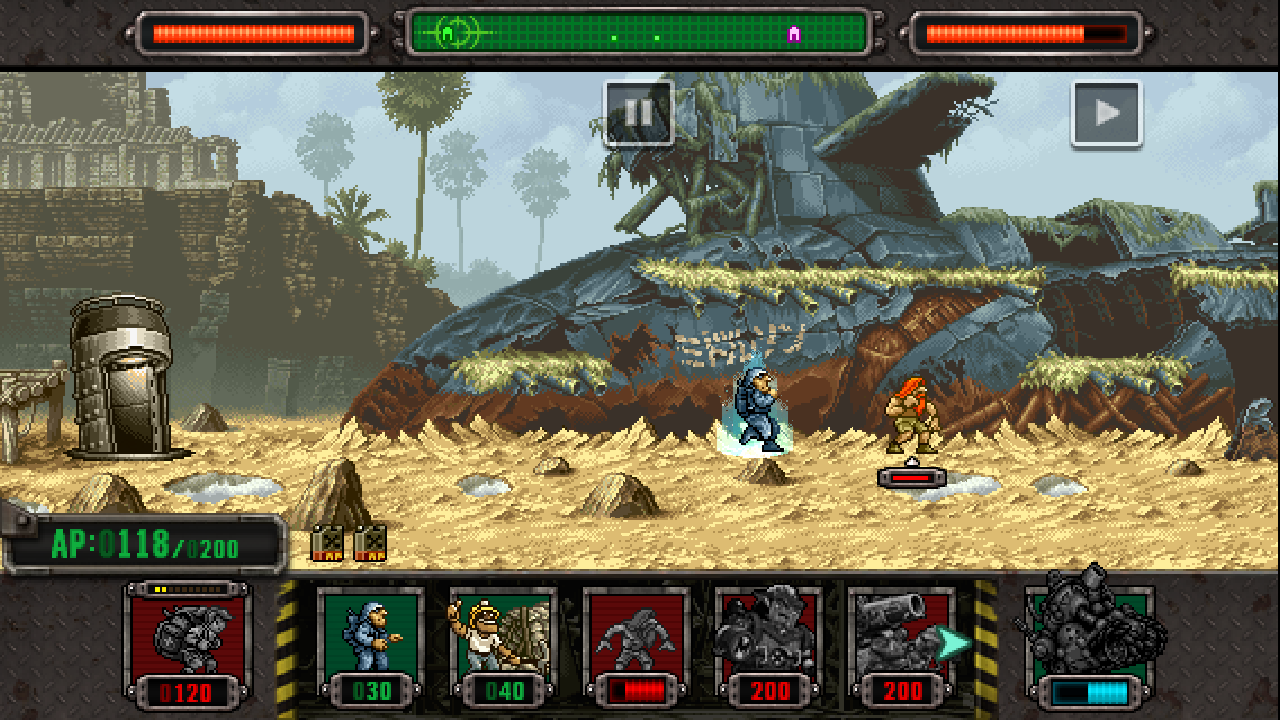Select the cannon tank unit costing 200
1280x720 pixels.
click(900, 642)
